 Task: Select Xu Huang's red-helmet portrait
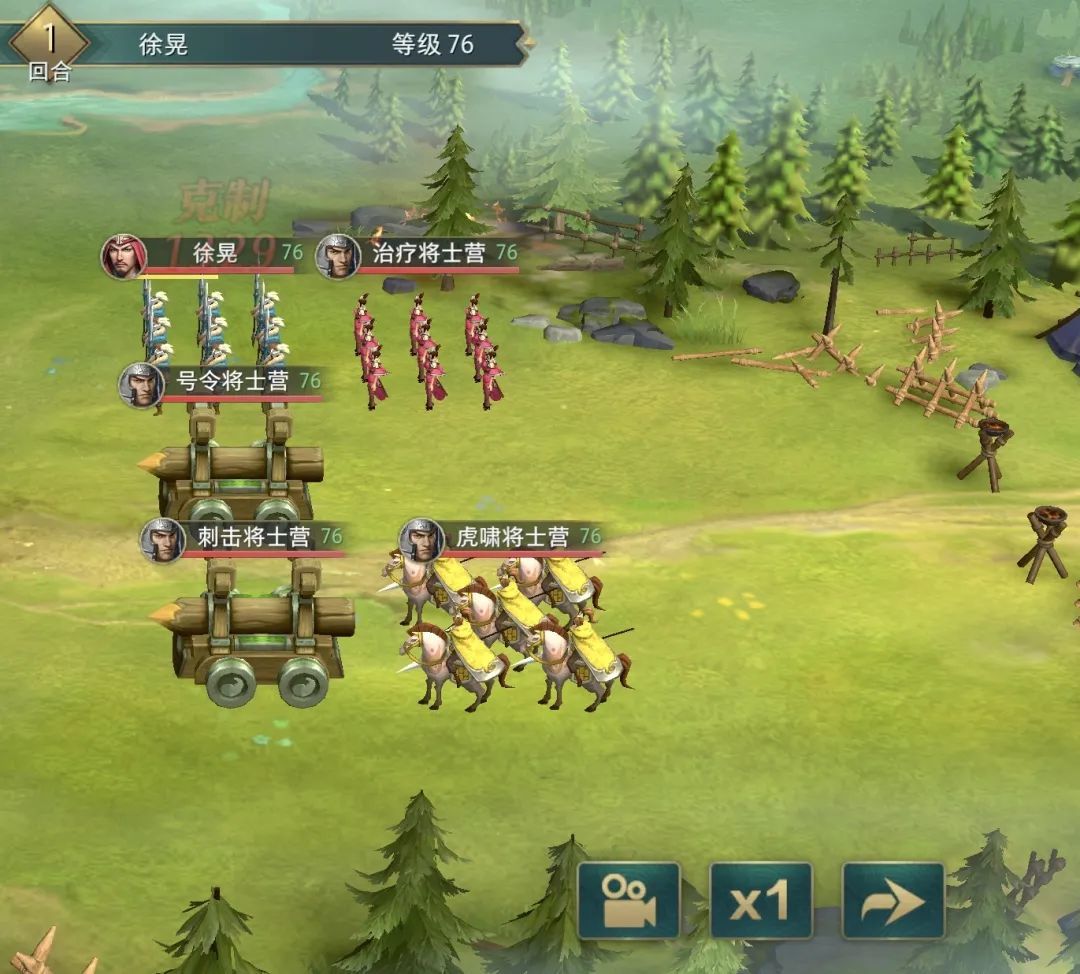point(123,256)
